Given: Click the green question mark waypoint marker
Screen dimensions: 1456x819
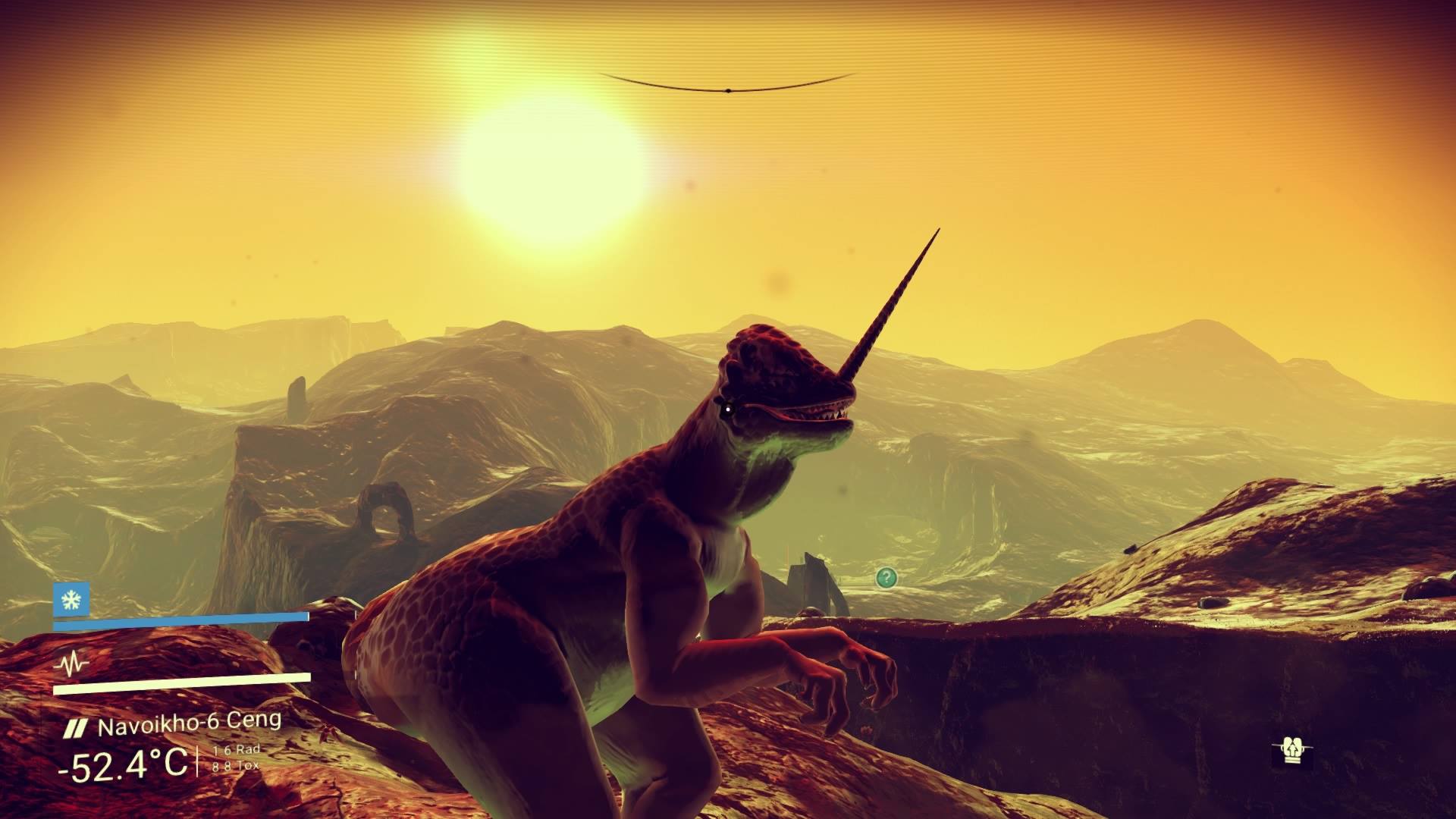Looking at the screenshot, I should click(886, 578).
